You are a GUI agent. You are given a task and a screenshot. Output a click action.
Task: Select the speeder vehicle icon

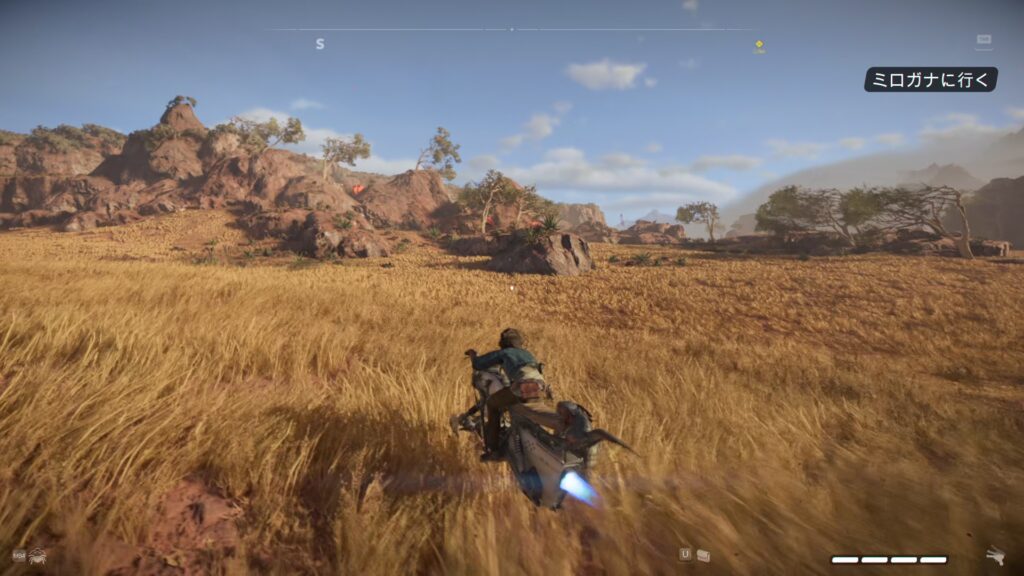point(994,556)
